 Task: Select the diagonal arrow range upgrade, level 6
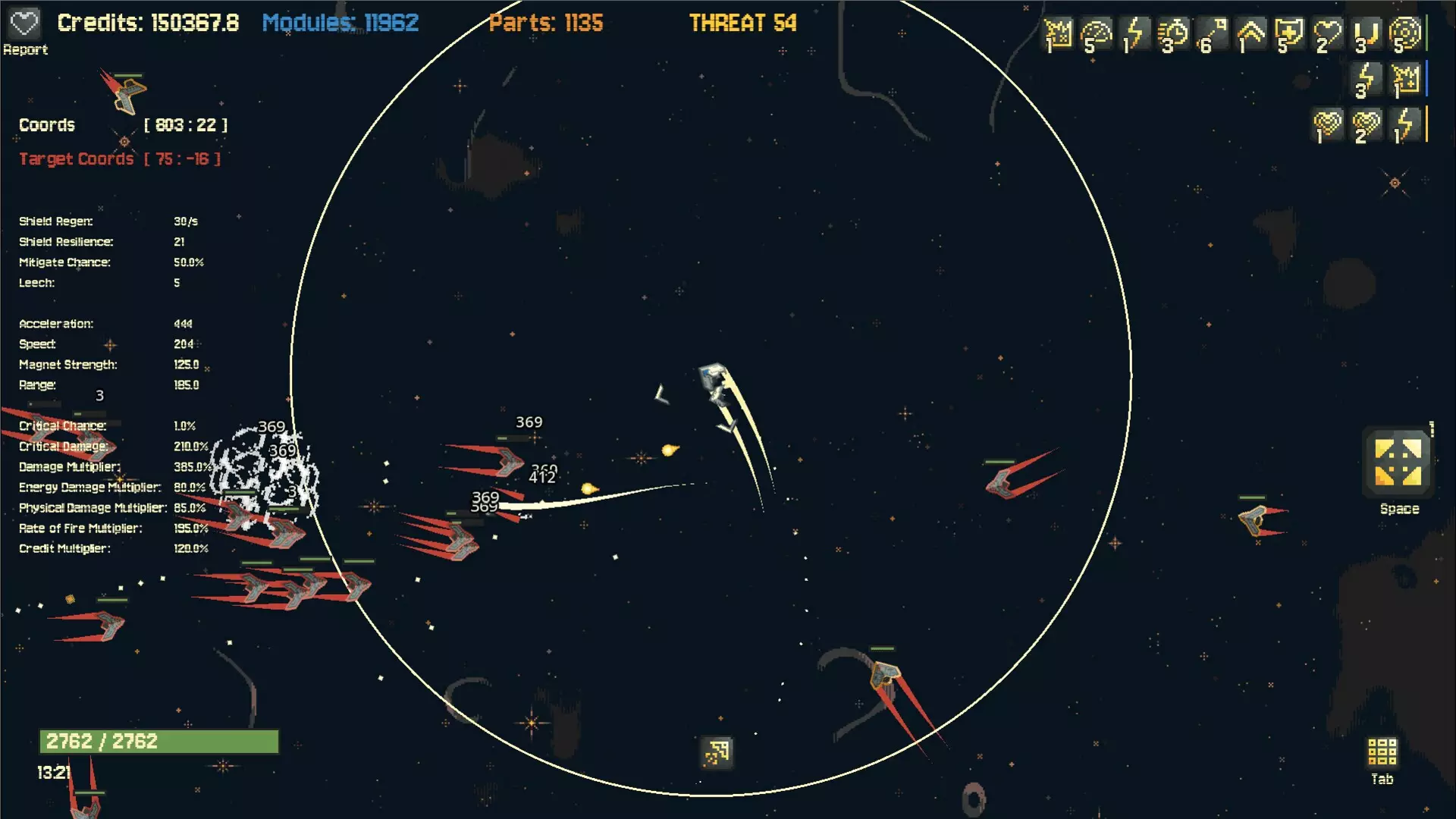pos(1212,35)
